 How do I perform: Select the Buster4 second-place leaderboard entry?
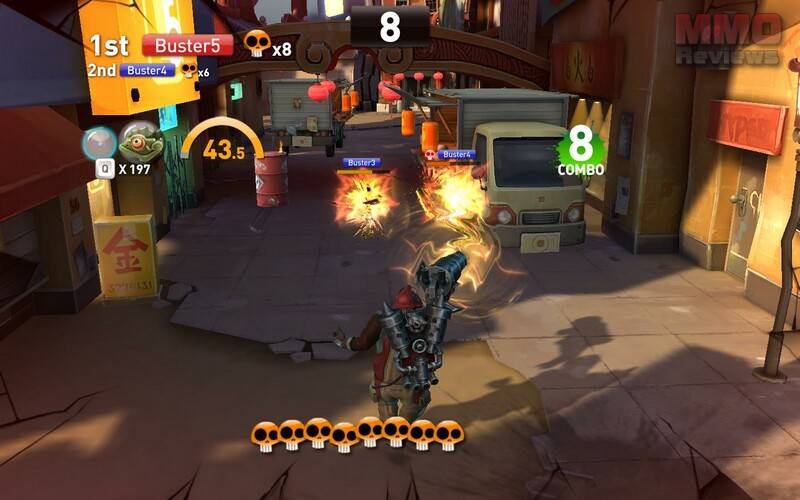[x=148, y=71]
